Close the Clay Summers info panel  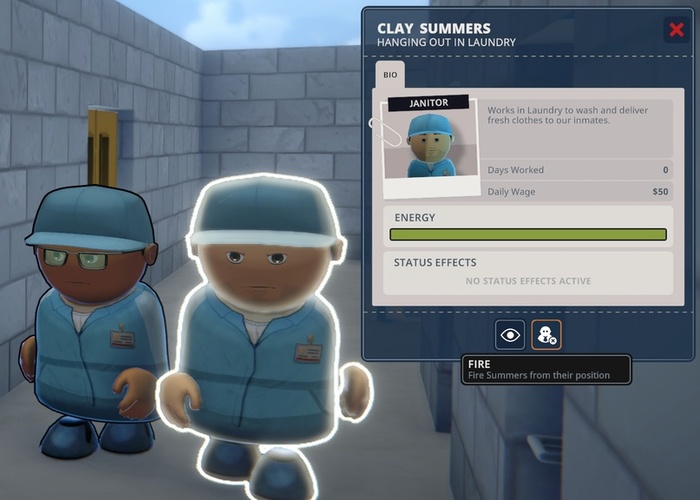pos(676,30)
